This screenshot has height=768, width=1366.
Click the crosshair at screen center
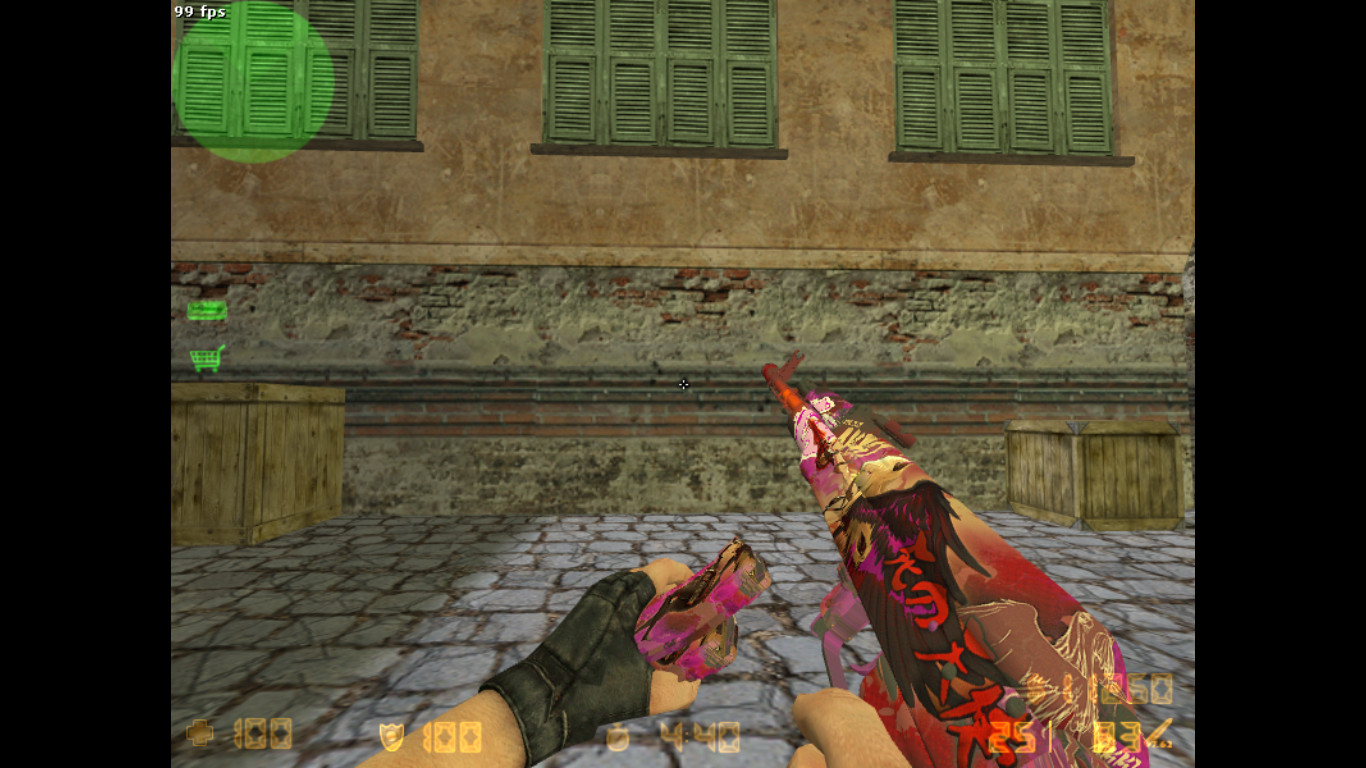click(683, 385)
